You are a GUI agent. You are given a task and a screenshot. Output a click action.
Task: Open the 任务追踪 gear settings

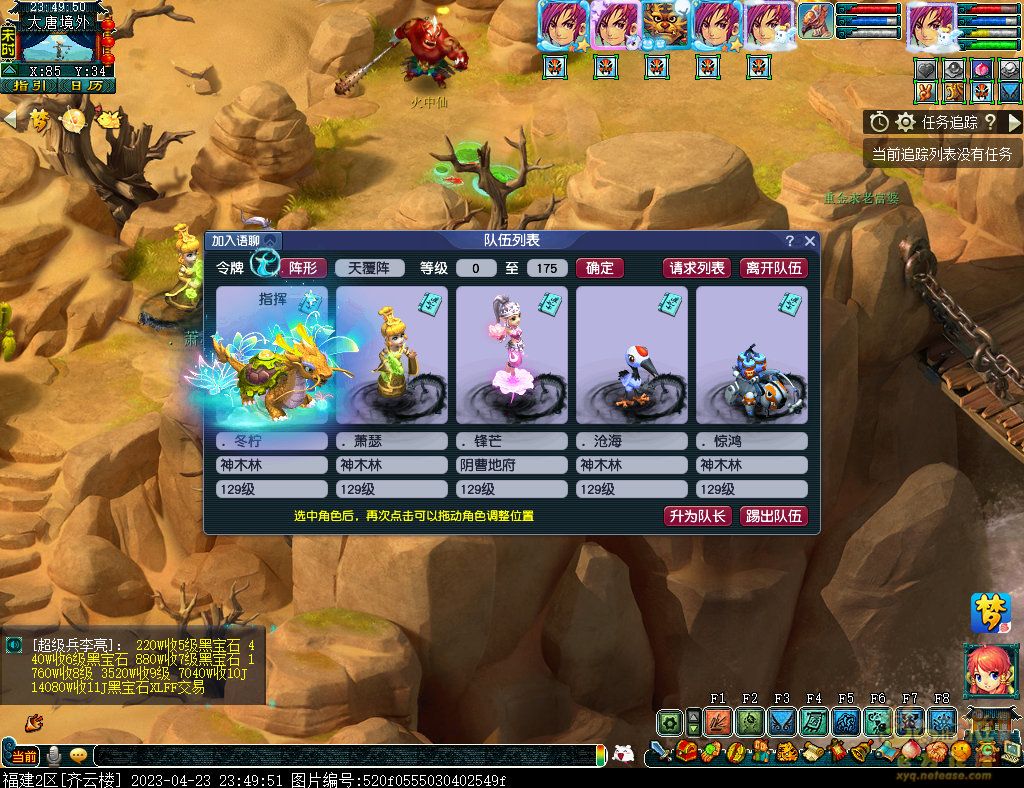(905, 122)
